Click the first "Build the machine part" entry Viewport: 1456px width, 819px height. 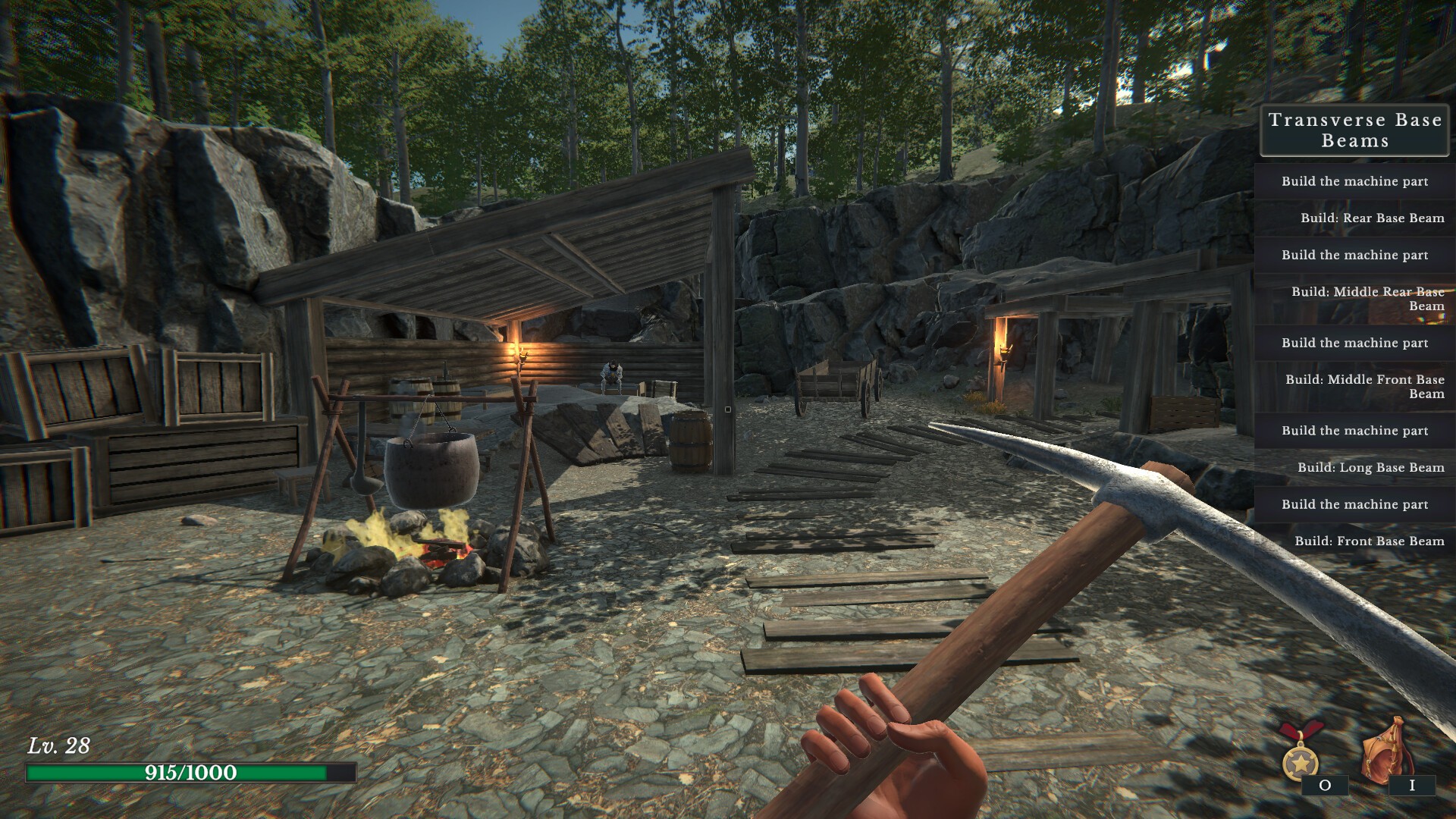(1354, 182)
